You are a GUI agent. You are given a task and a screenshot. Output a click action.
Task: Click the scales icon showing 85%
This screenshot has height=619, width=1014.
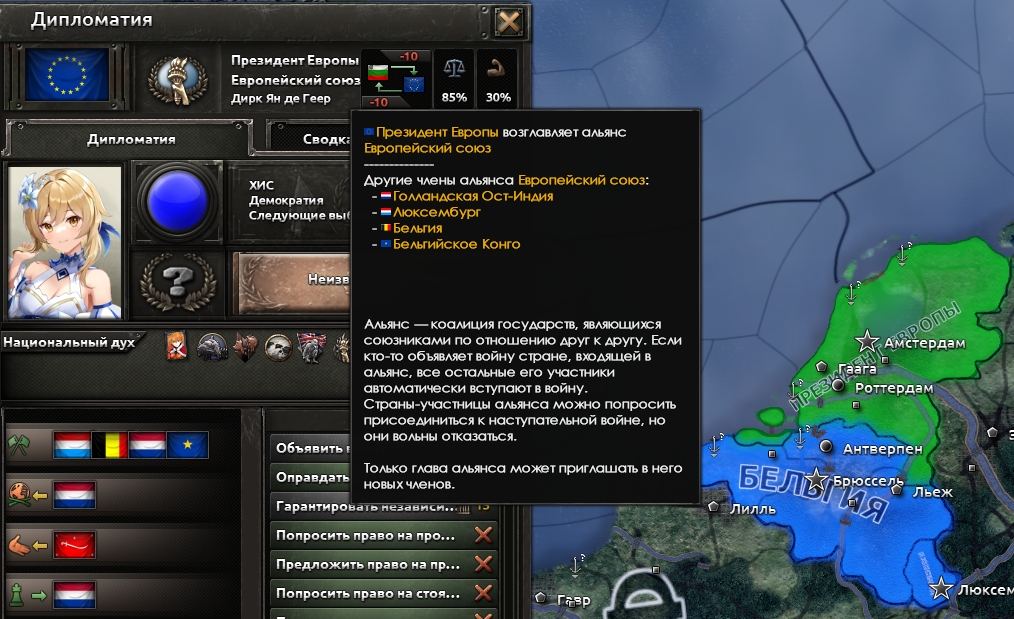point(454,77)
